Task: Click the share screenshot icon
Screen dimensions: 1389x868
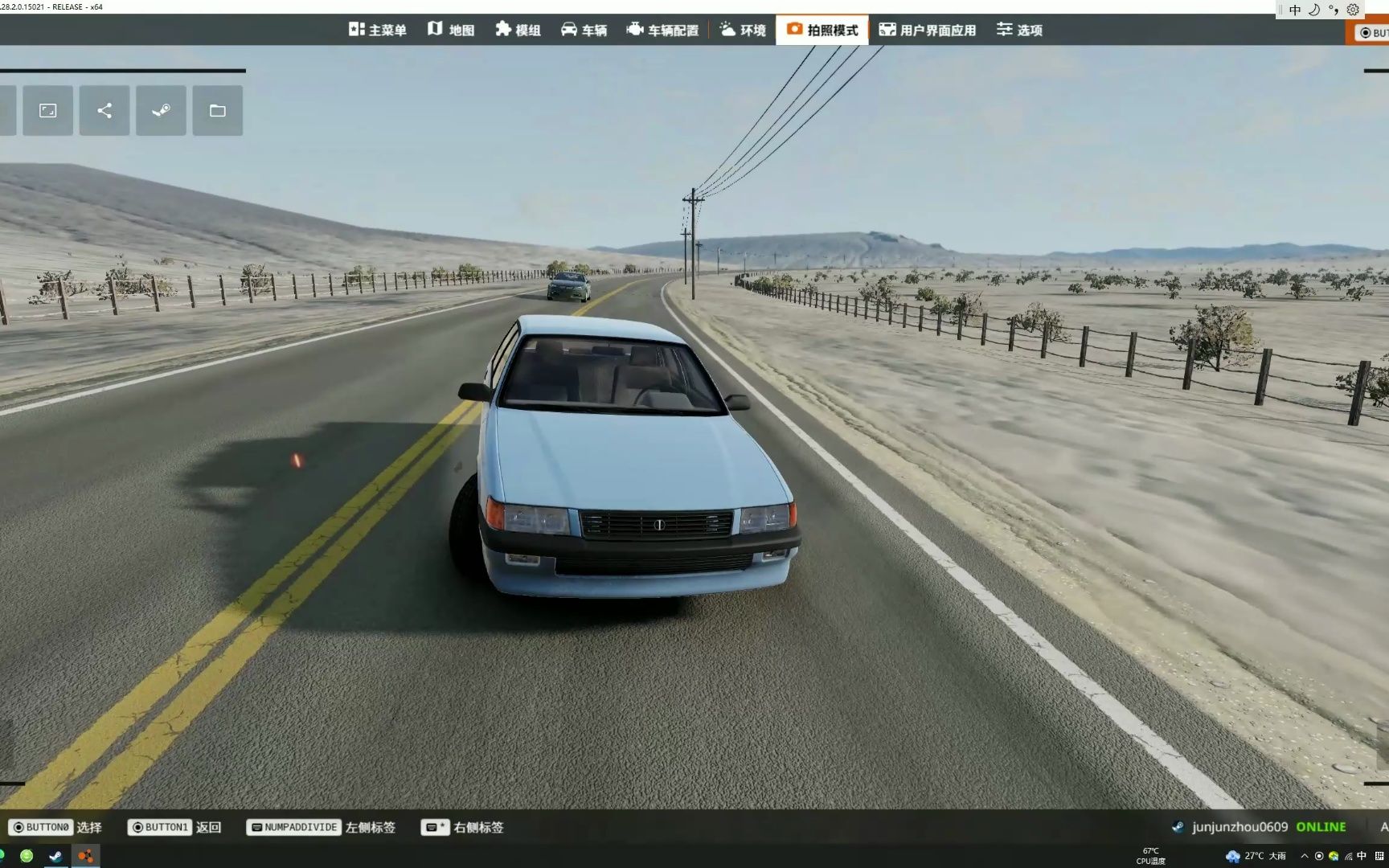Action: [x=104, y=110]
